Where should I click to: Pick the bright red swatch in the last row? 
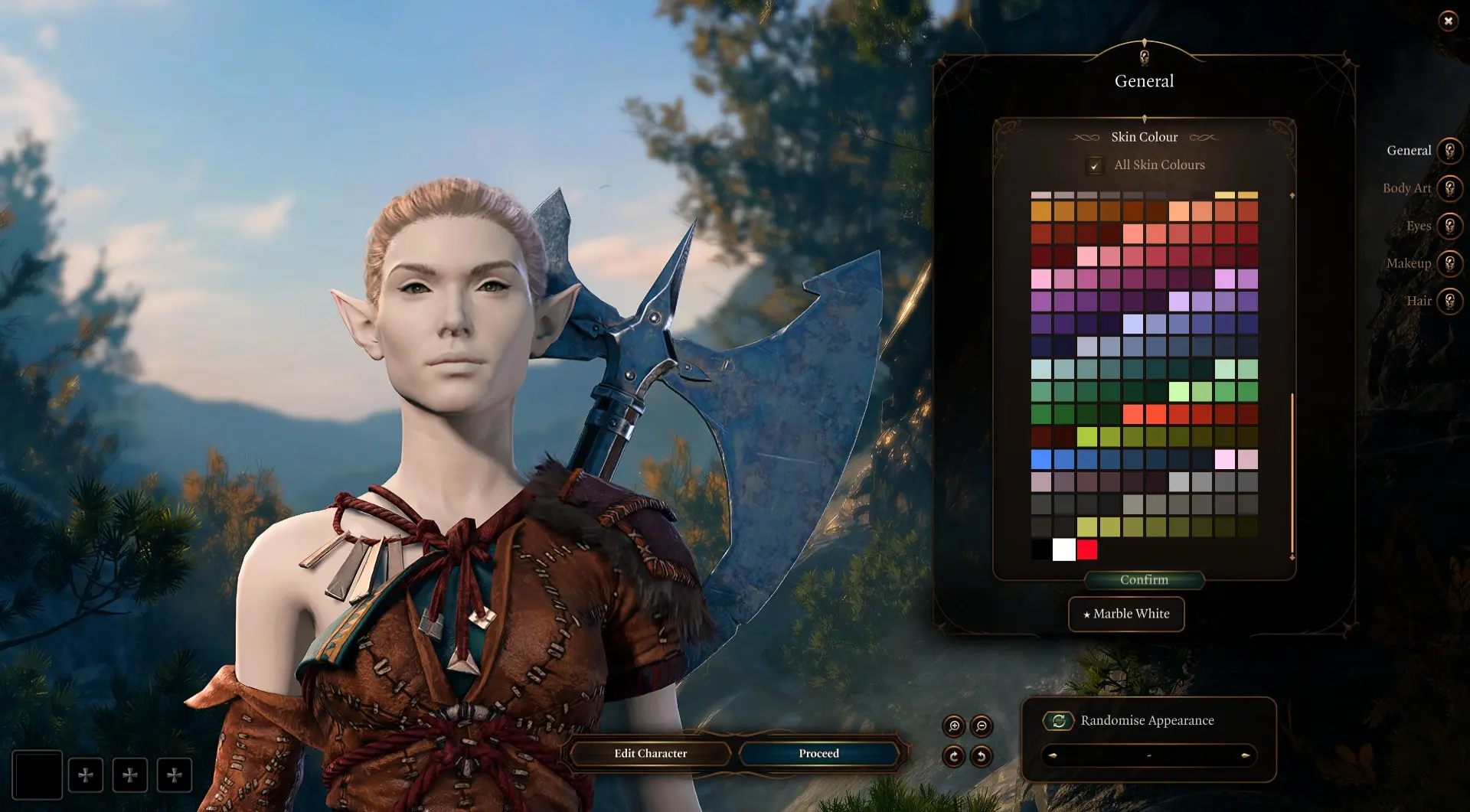tap(1086, 549)
